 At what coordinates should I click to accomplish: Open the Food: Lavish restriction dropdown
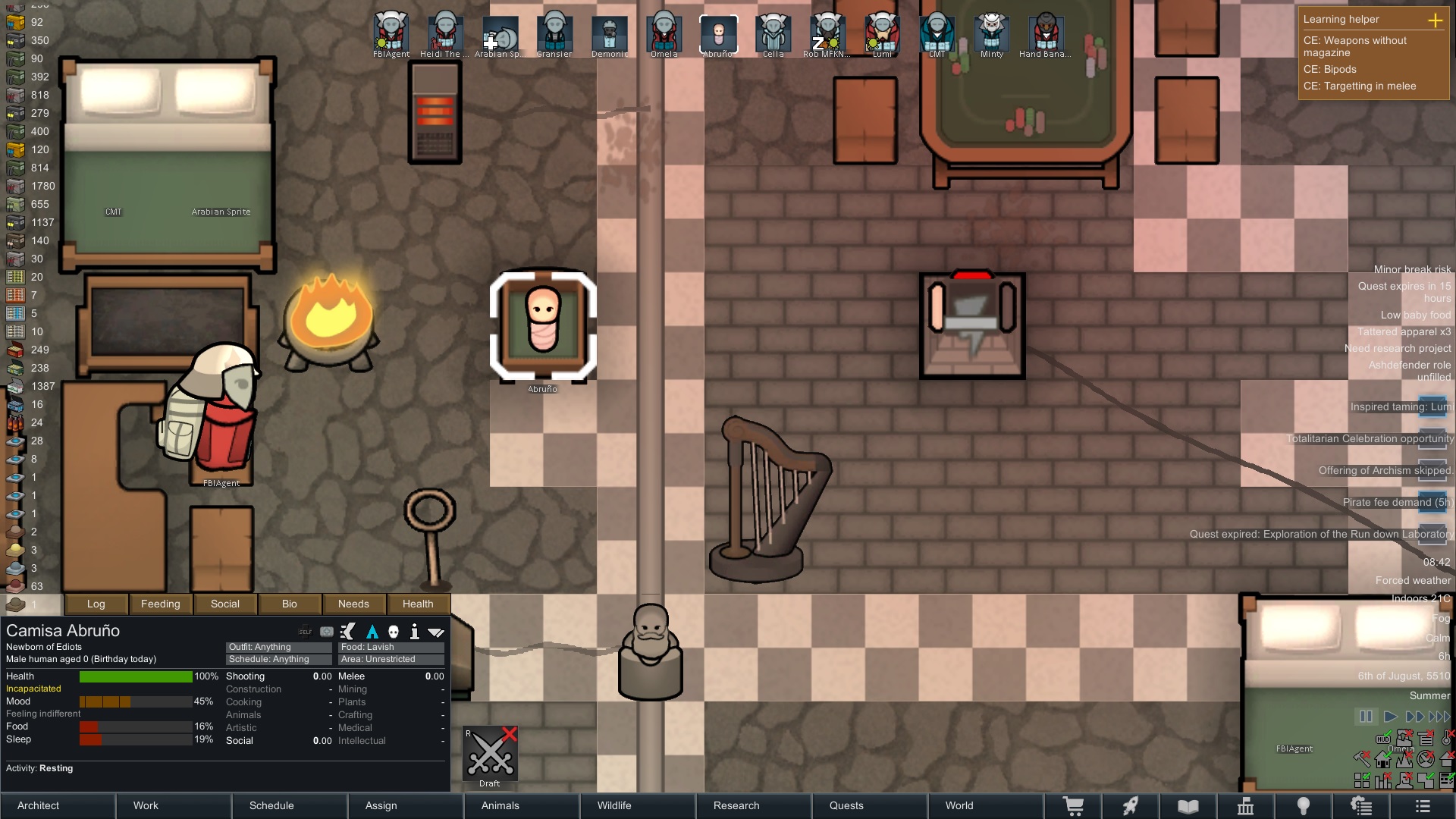tap(391, 647)
